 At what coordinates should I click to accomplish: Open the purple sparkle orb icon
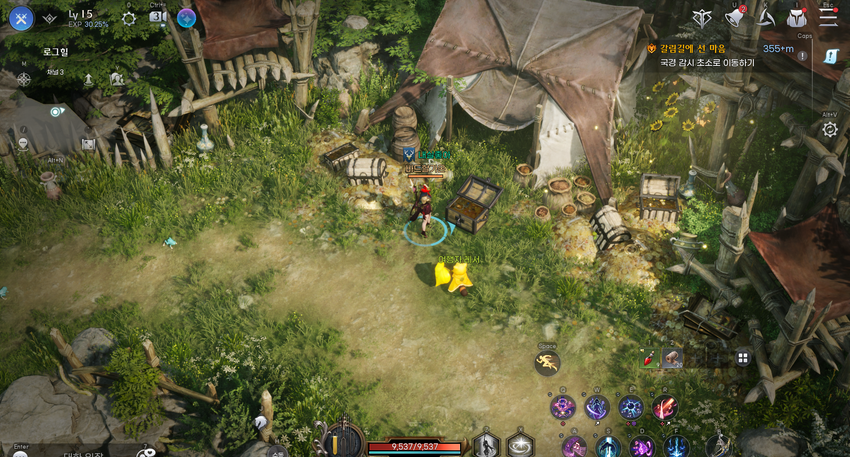pyautogui.click(x=186, y=18)
